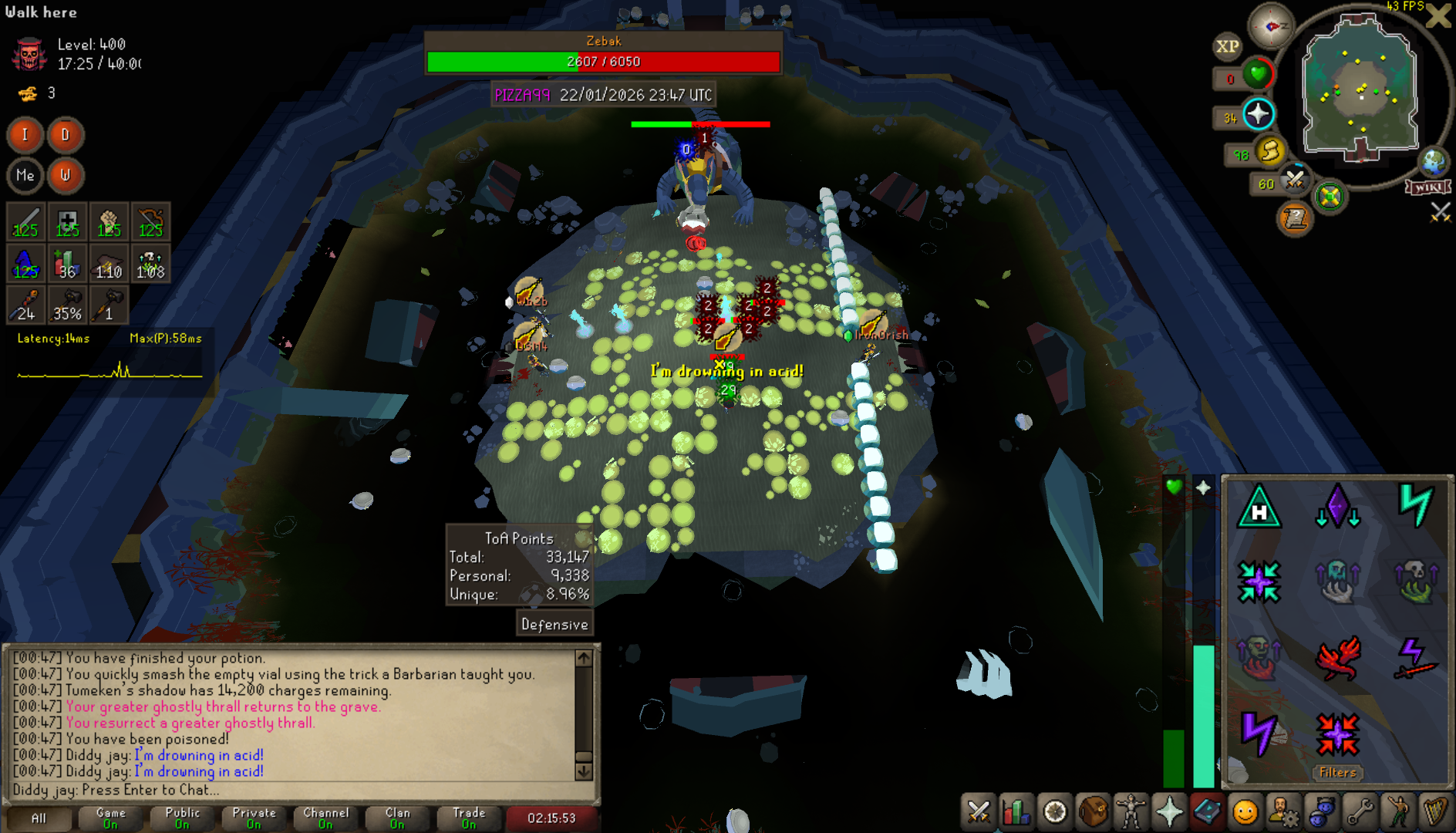Open the Inventory backpack tab
The width and height of the screenshot is (1456, 833).
[x=1093, y=812]
